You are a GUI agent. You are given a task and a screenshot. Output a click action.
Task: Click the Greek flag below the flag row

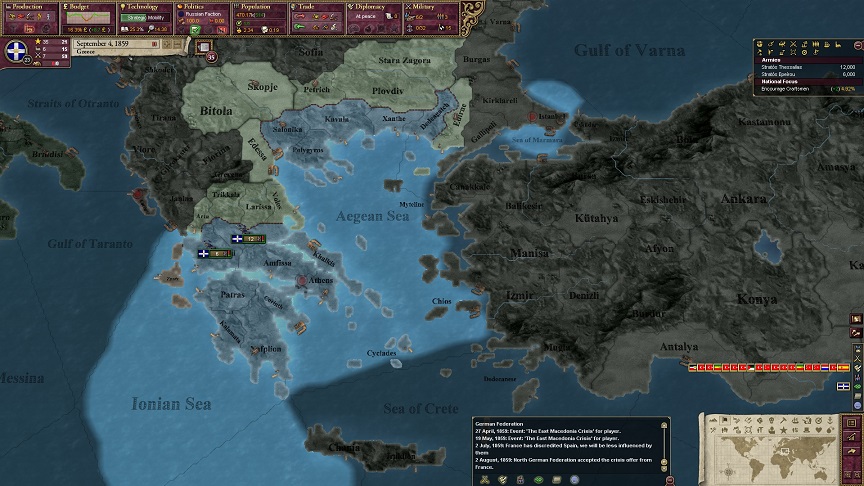(x=844, y=385)
